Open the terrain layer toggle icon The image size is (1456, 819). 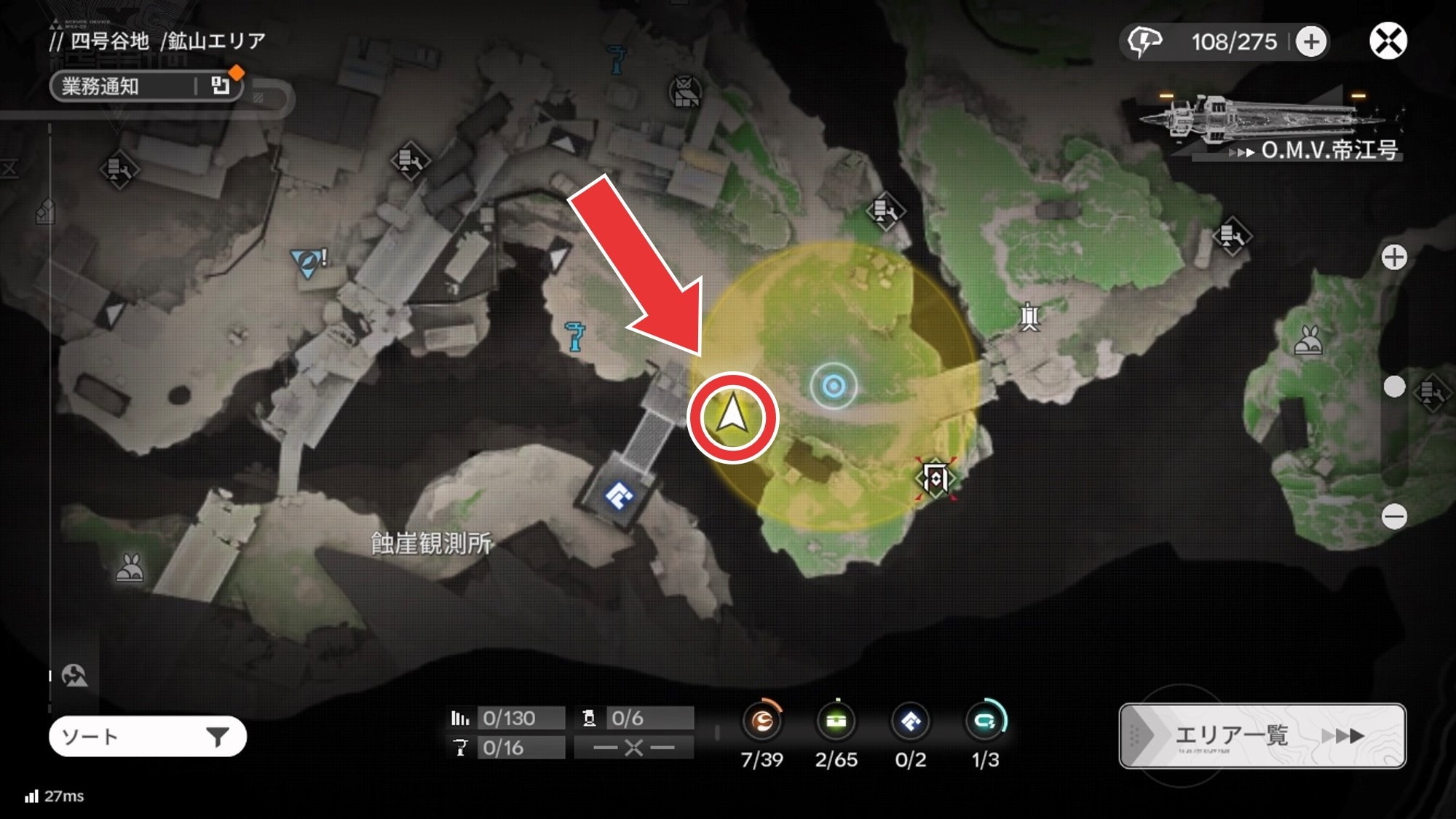pyautogui.click(x=74, y=676)
